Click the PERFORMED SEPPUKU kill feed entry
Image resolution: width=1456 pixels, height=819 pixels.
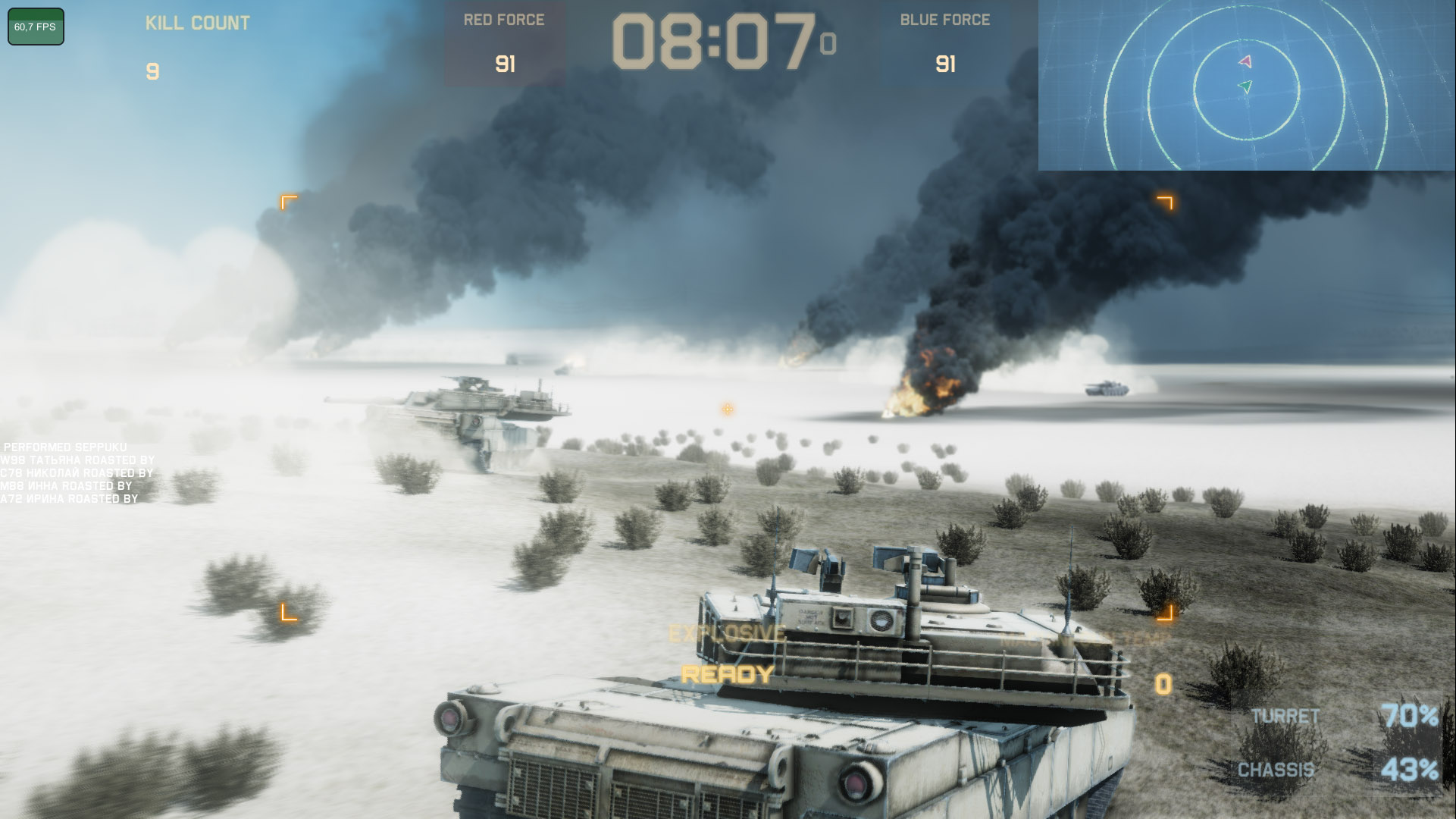coord(64,447)
